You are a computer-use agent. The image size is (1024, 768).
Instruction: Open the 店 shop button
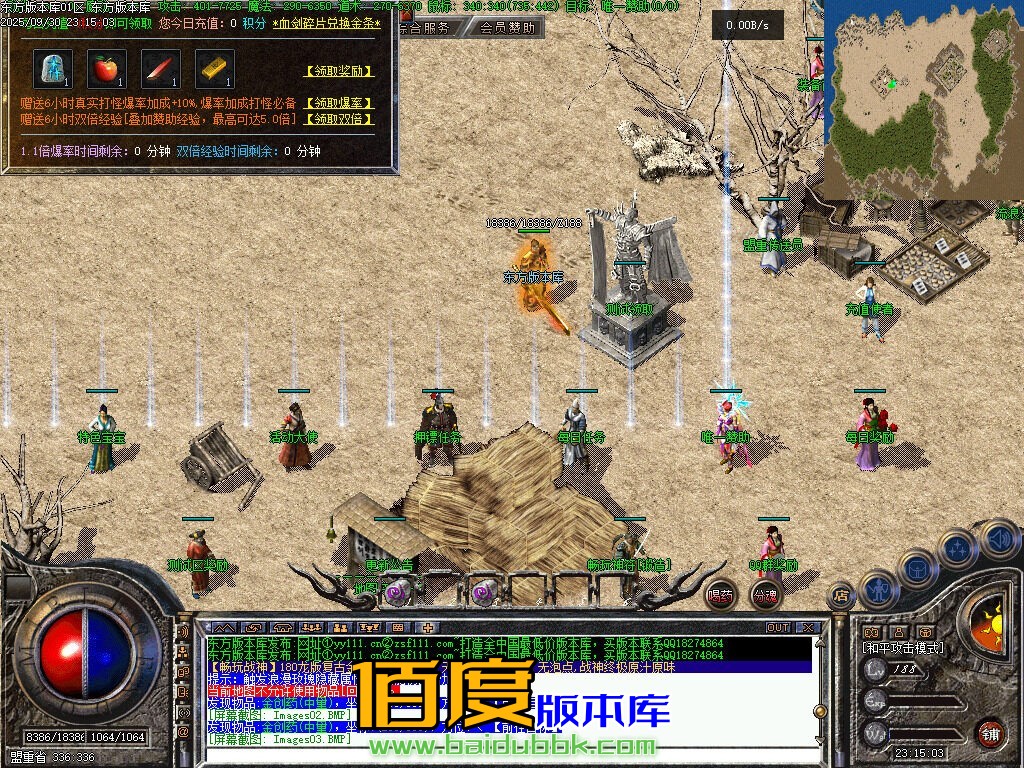(840, 596)
